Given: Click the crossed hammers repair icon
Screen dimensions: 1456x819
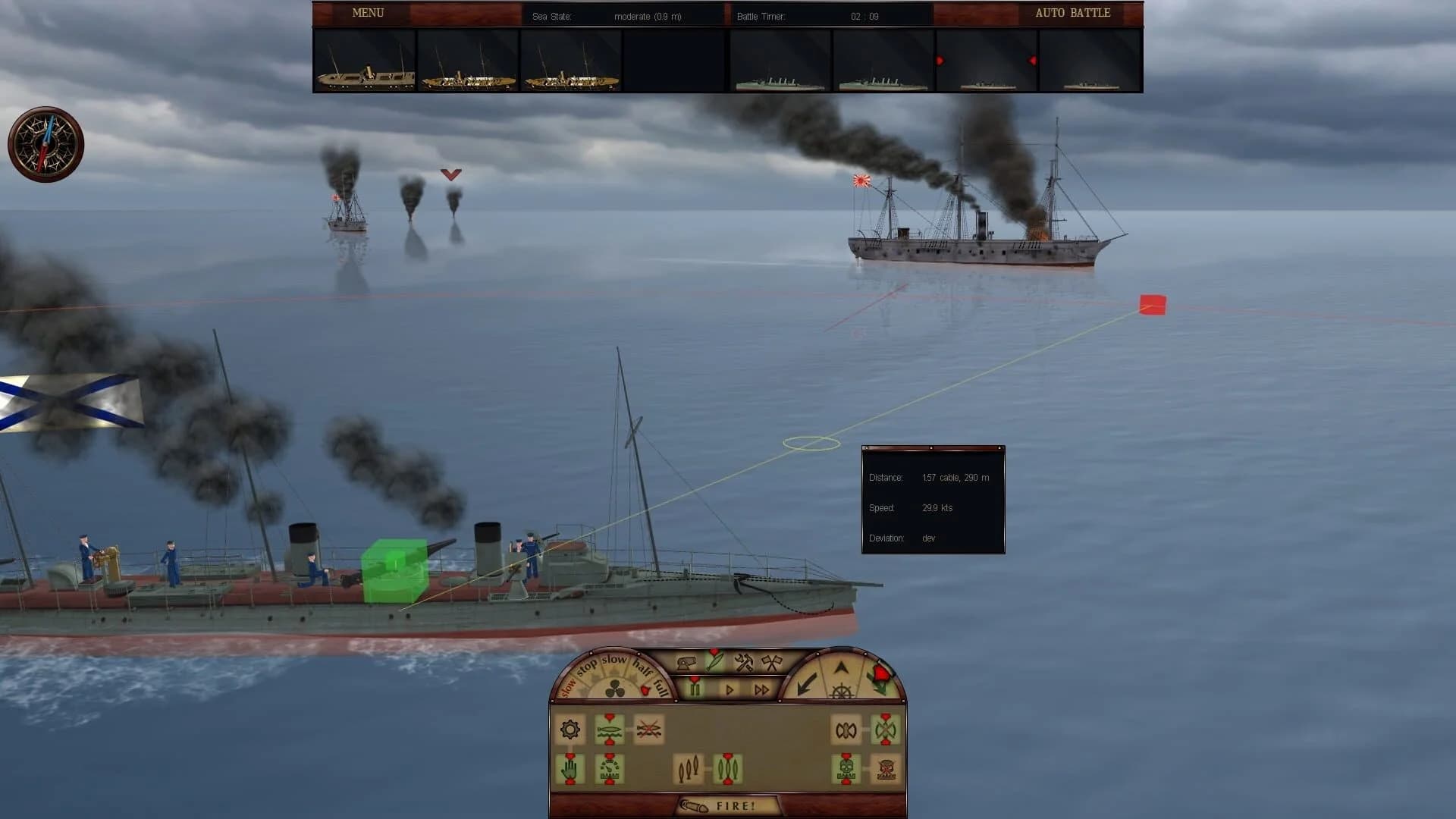Looking at the screenshot, I should [742, 663].
